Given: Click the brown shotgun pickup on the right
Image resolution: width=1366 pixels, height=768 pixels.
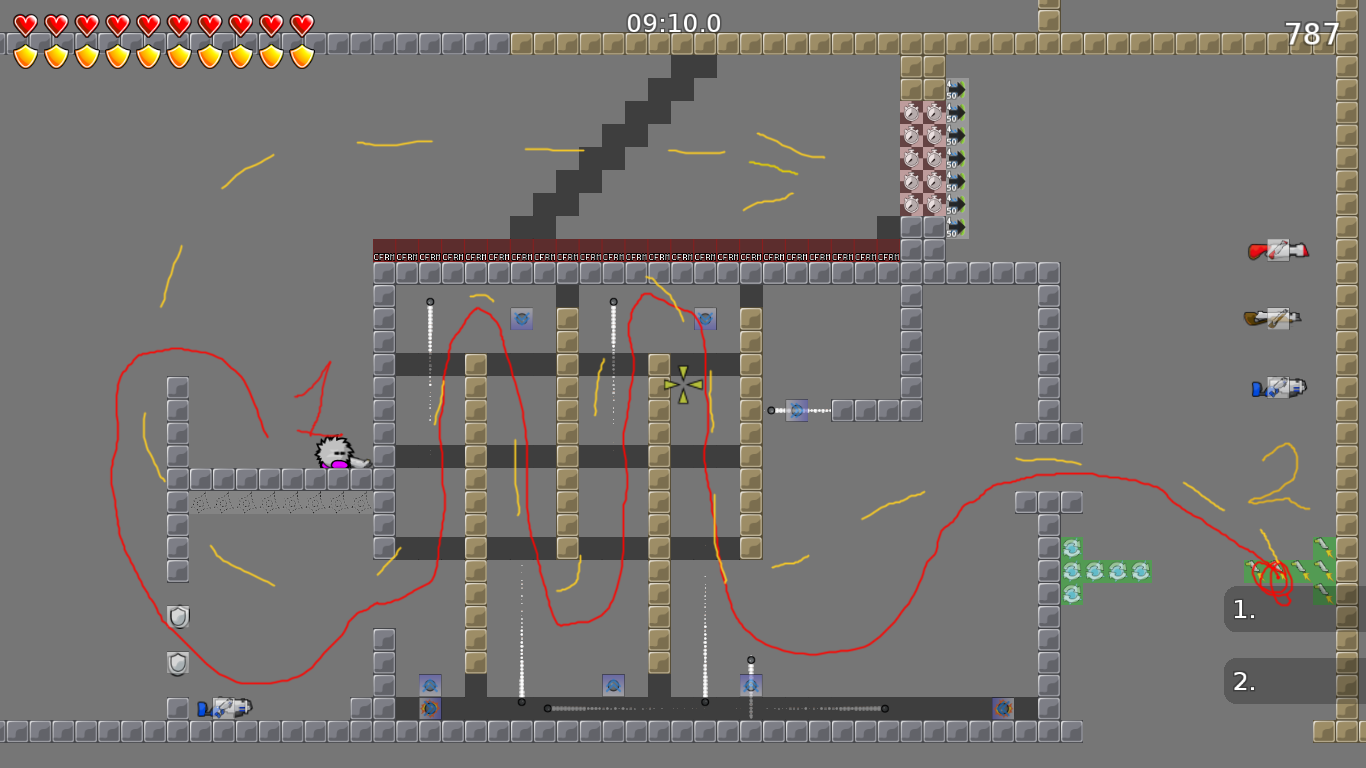Looking at the screenshot, I should (x=1276, y=320).
